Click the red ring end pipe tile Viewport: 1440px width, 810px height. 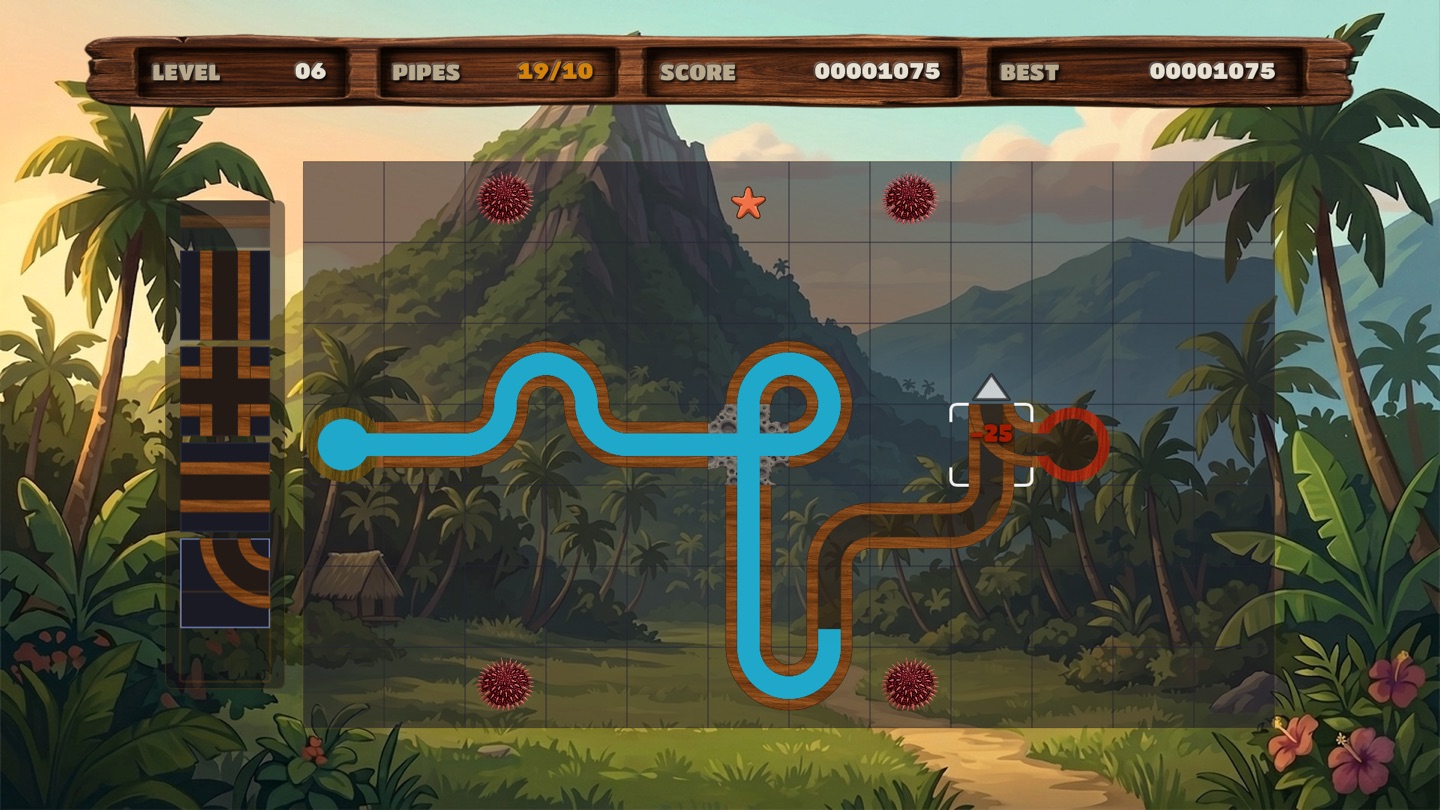pos(1071,445)
